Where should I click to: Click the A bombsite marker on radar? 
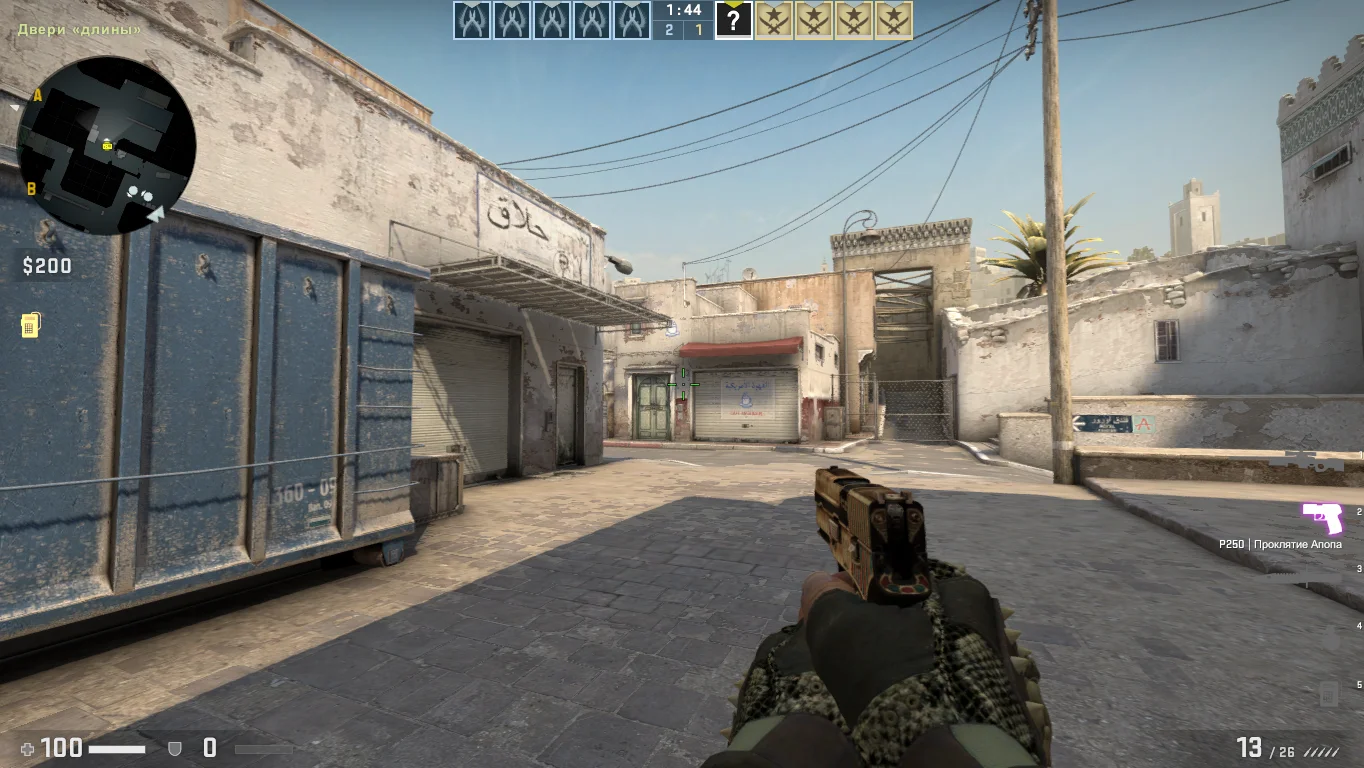[x=38, y=95]
